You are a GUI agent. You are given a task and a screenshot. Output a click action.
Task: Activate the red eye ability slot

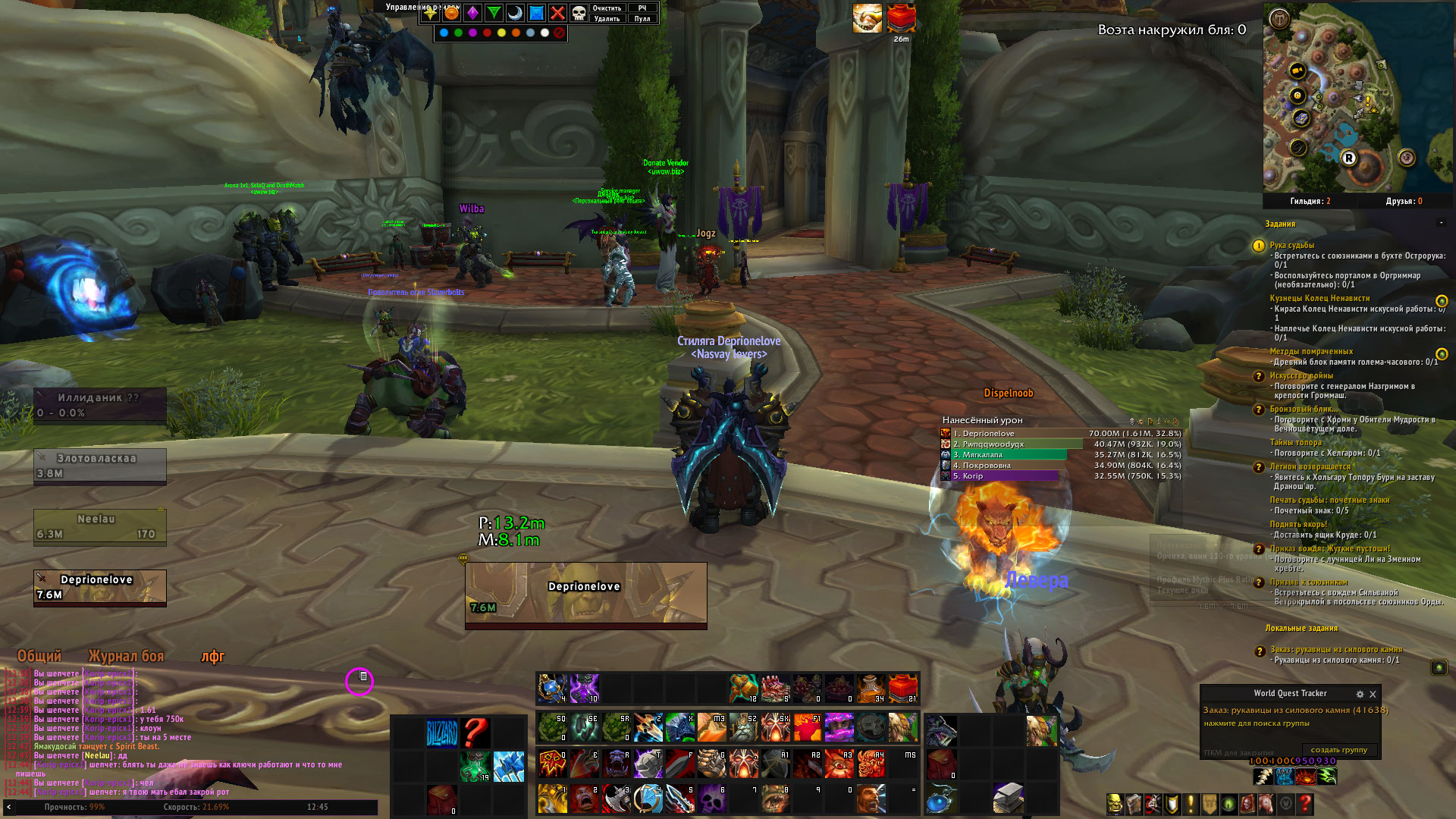pyautogui.click(x=839, y=764)
